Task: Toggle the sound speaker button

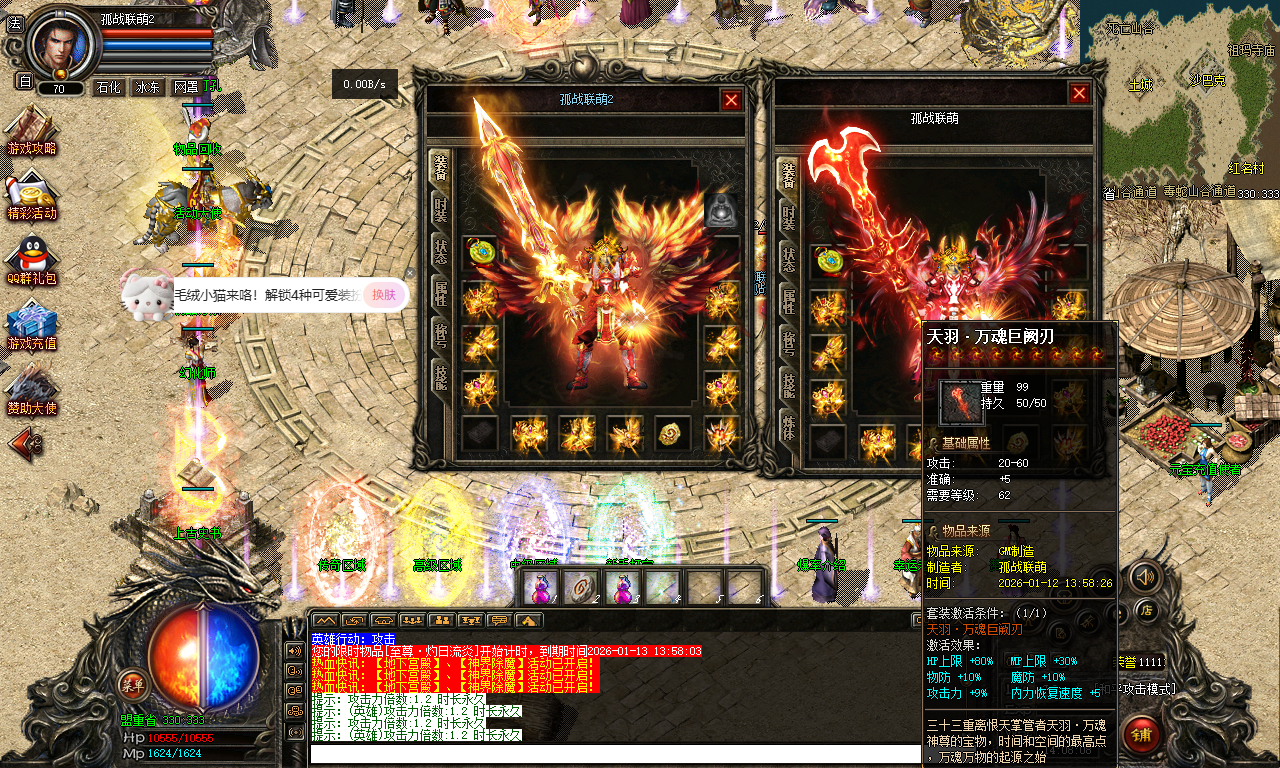Action: 1144,577
